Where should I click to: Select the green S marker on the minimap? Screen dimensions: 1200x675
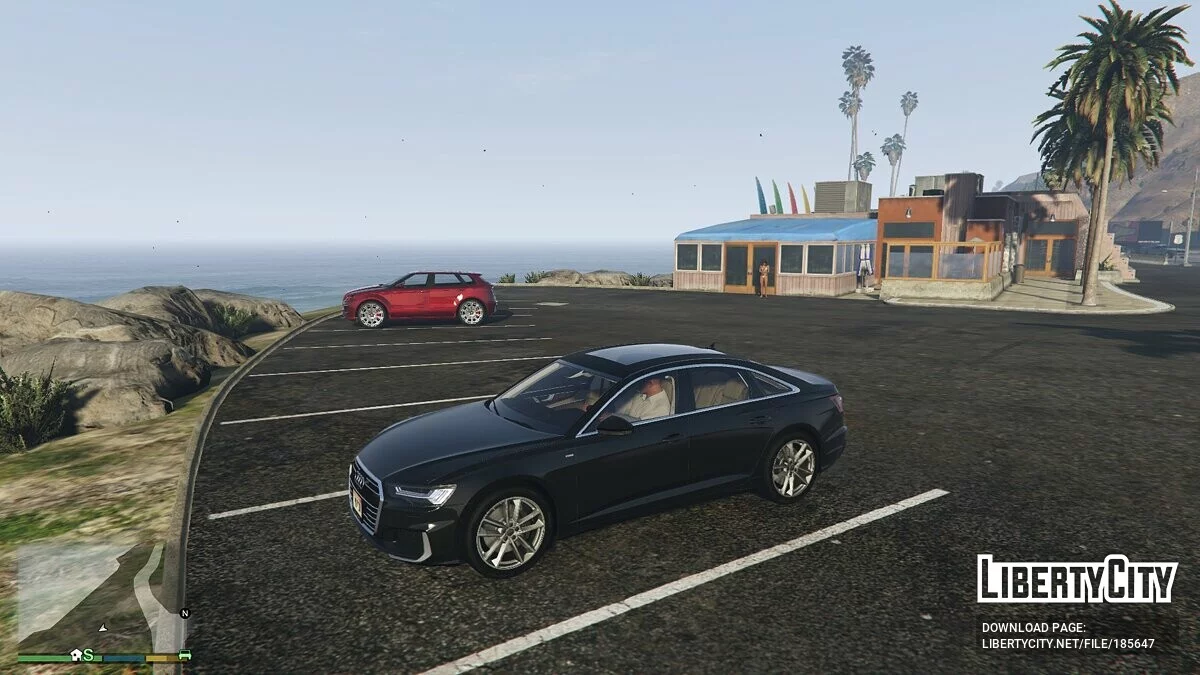pos(88,655)
